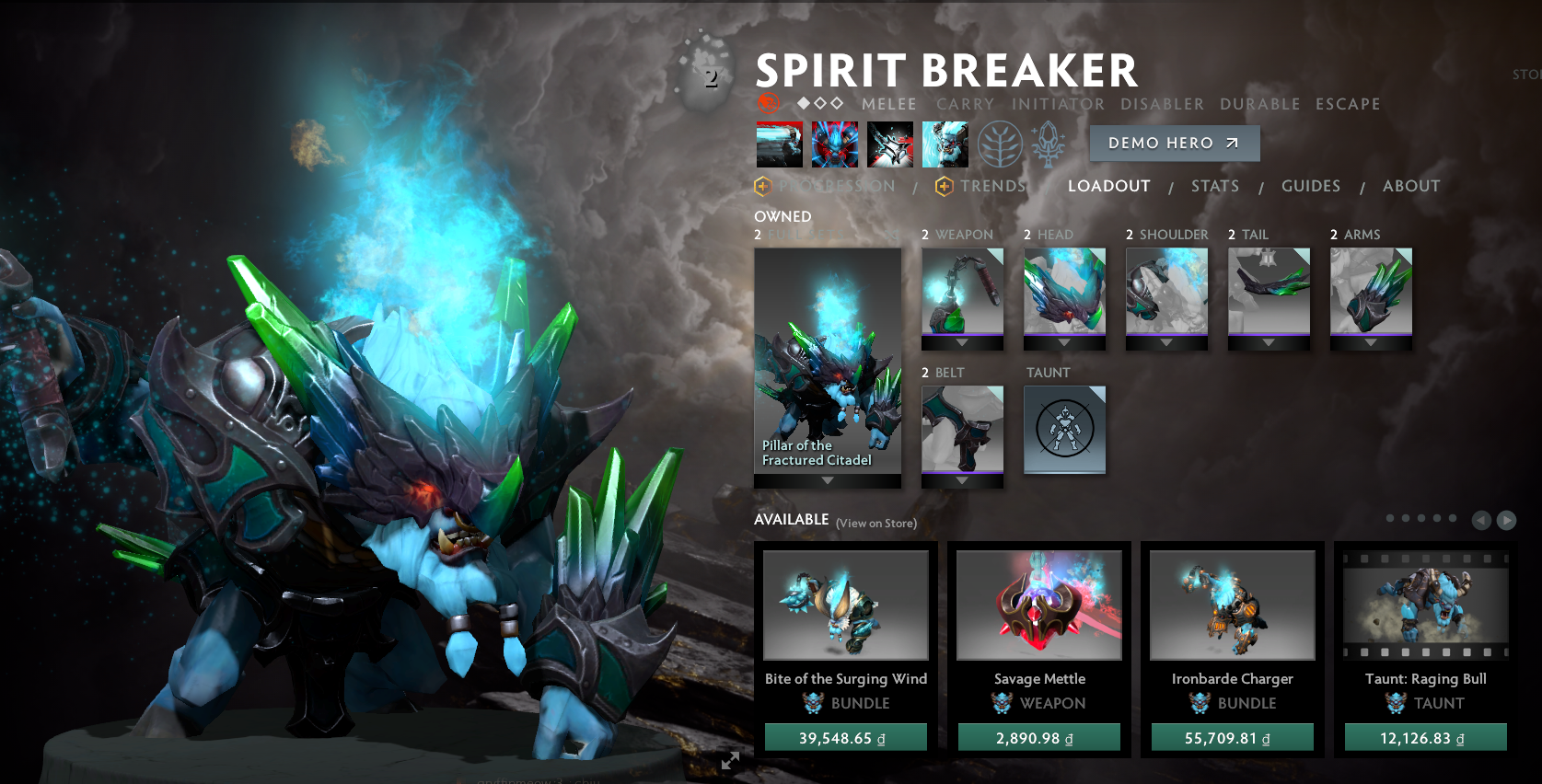Open the talent tree icon
This screenshot has width=1542, height=784.
[x=1001, y=144]
